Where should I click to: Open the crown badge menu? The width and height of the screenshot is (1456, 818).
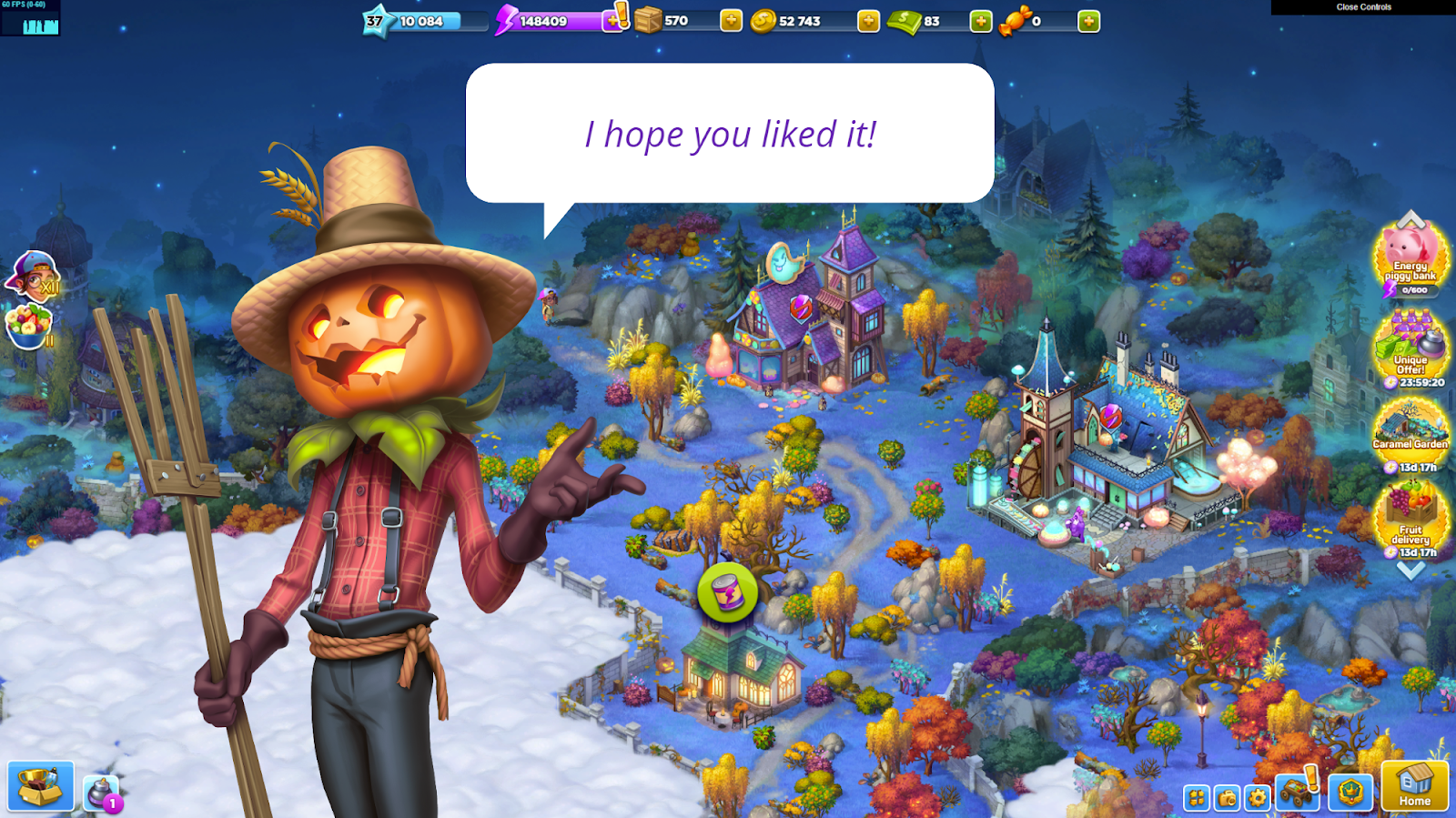1350,793
